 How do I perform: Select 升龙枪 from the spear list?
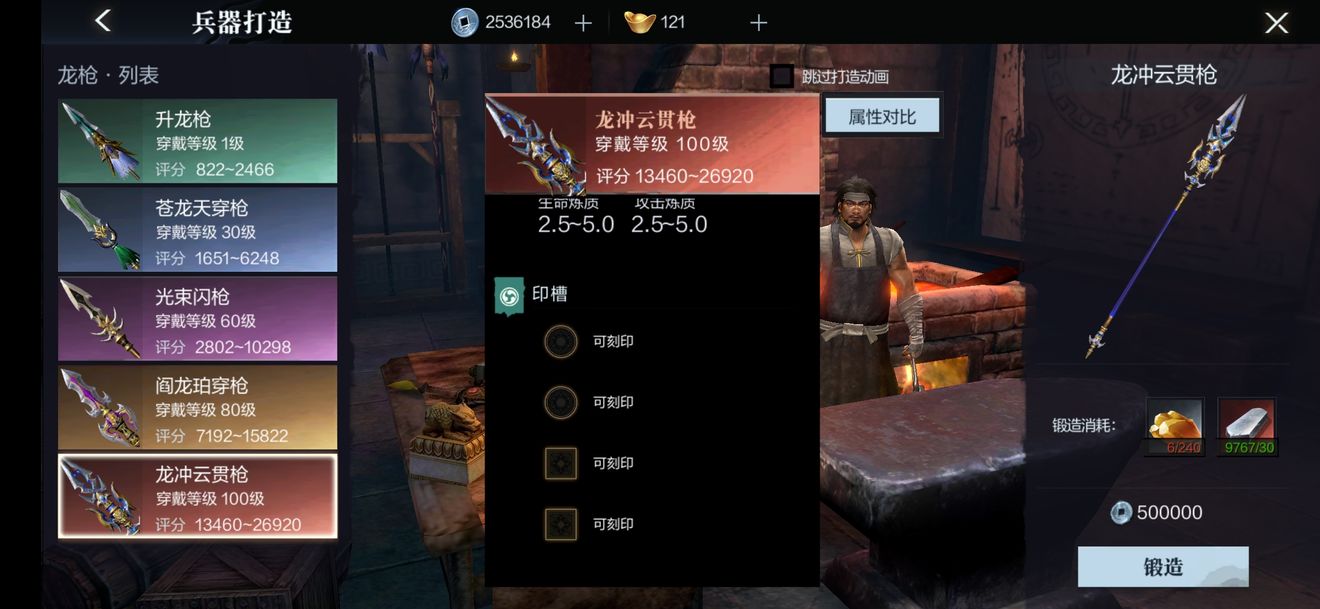(x=198, y=141)
